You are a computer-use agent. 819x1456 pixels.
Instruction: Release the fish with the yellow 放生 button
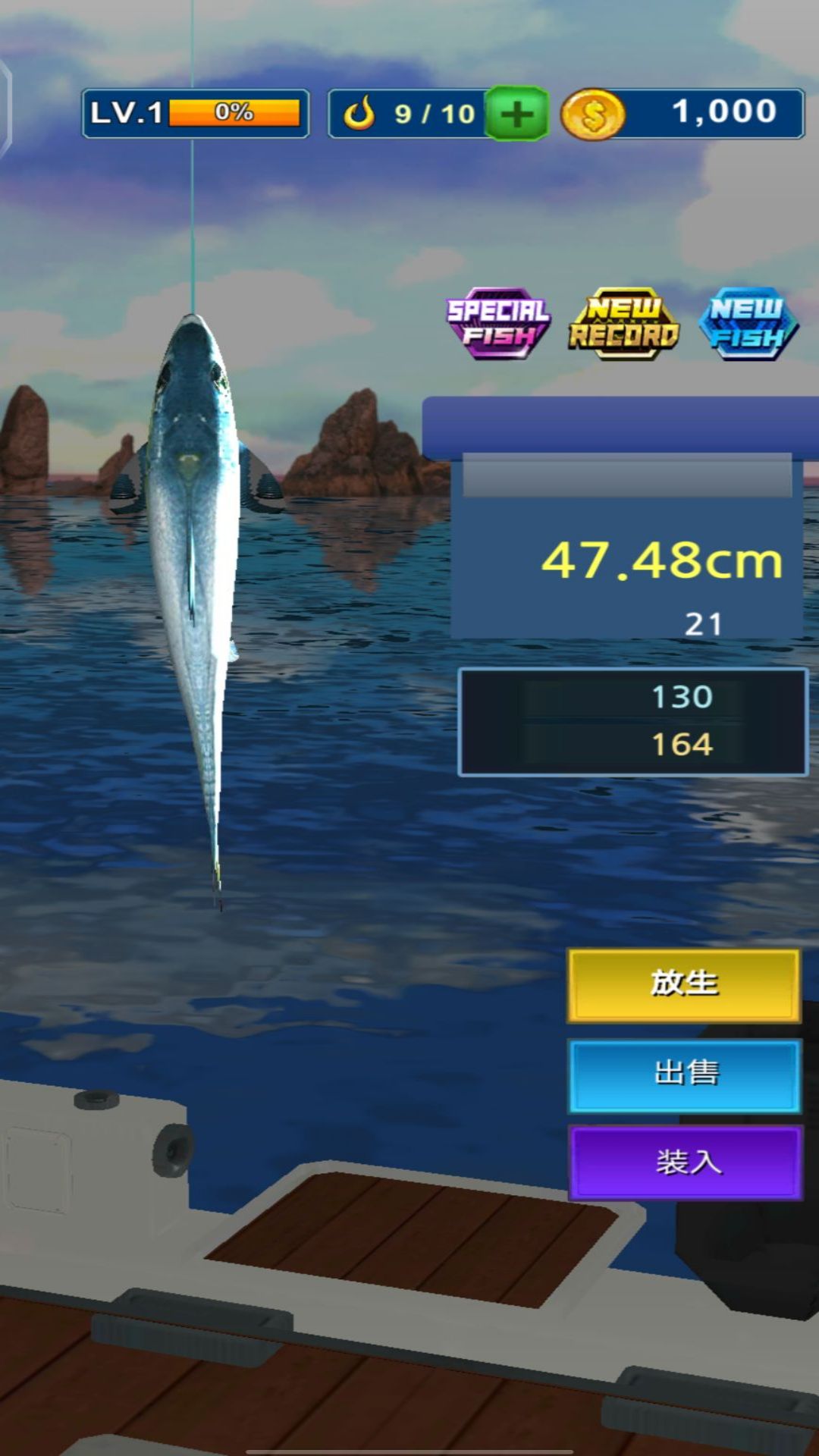point(684,985)
